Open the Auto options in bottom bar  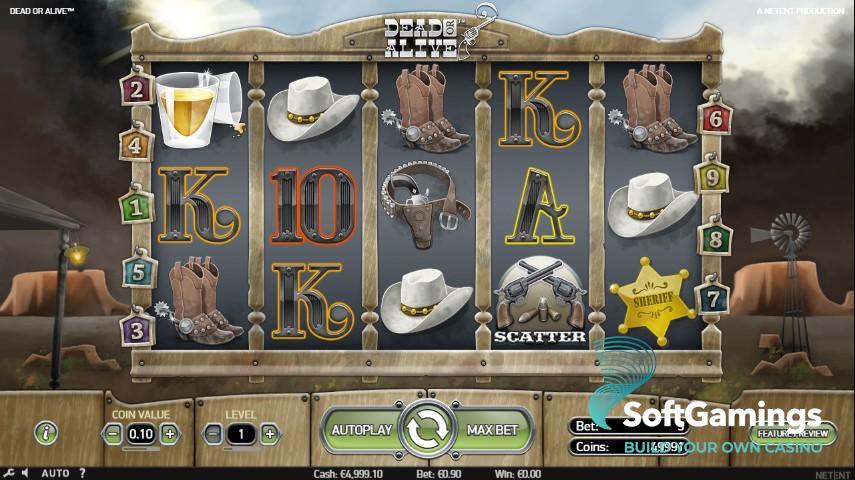55,473
